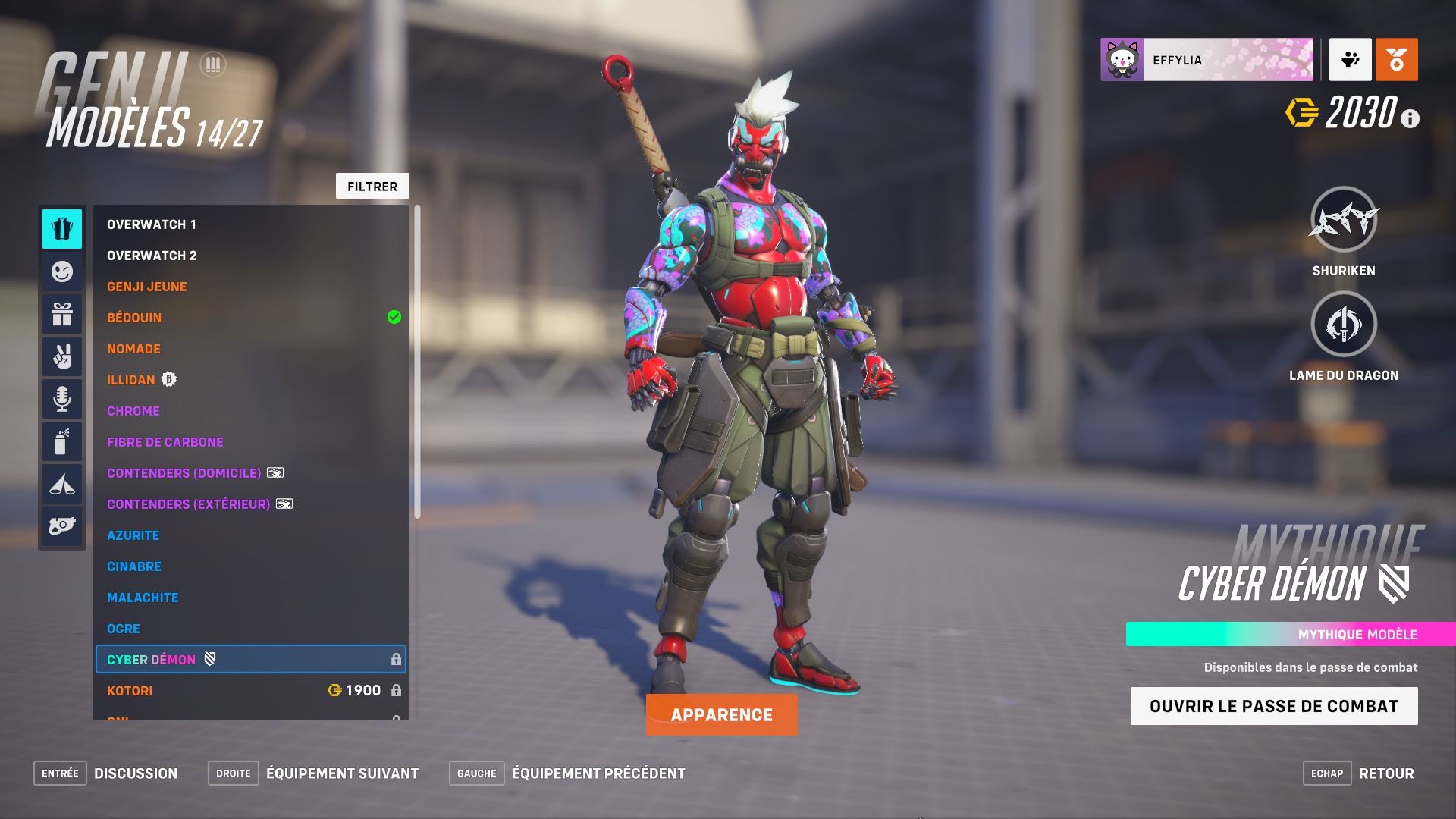
Task: Open the Filtrer dropdown
Action: 372,185
